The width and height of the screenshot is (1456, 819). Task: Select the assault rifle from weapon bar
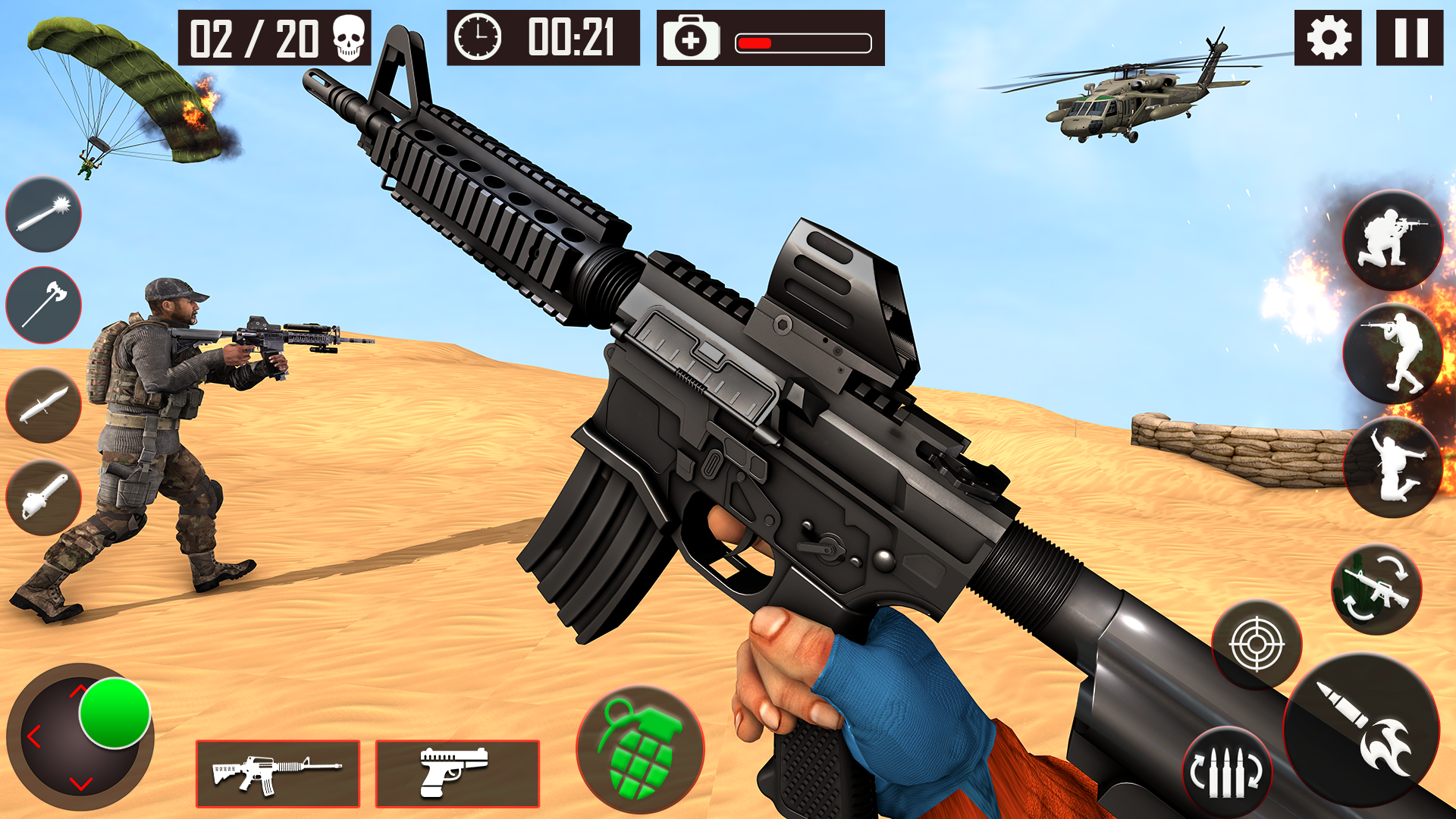pyautogui.click(x=278, y=775)
